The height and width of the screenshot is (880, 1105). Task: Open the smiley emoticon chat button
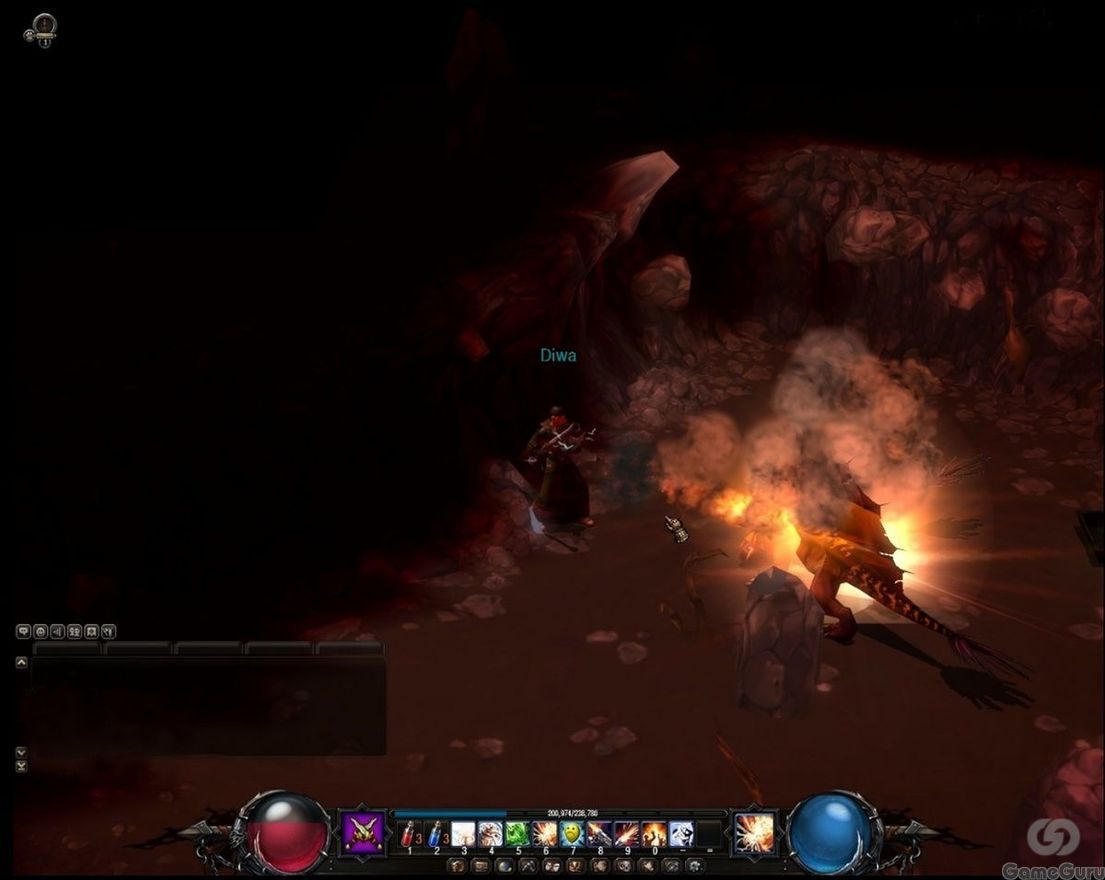click(x=40, y=632)
